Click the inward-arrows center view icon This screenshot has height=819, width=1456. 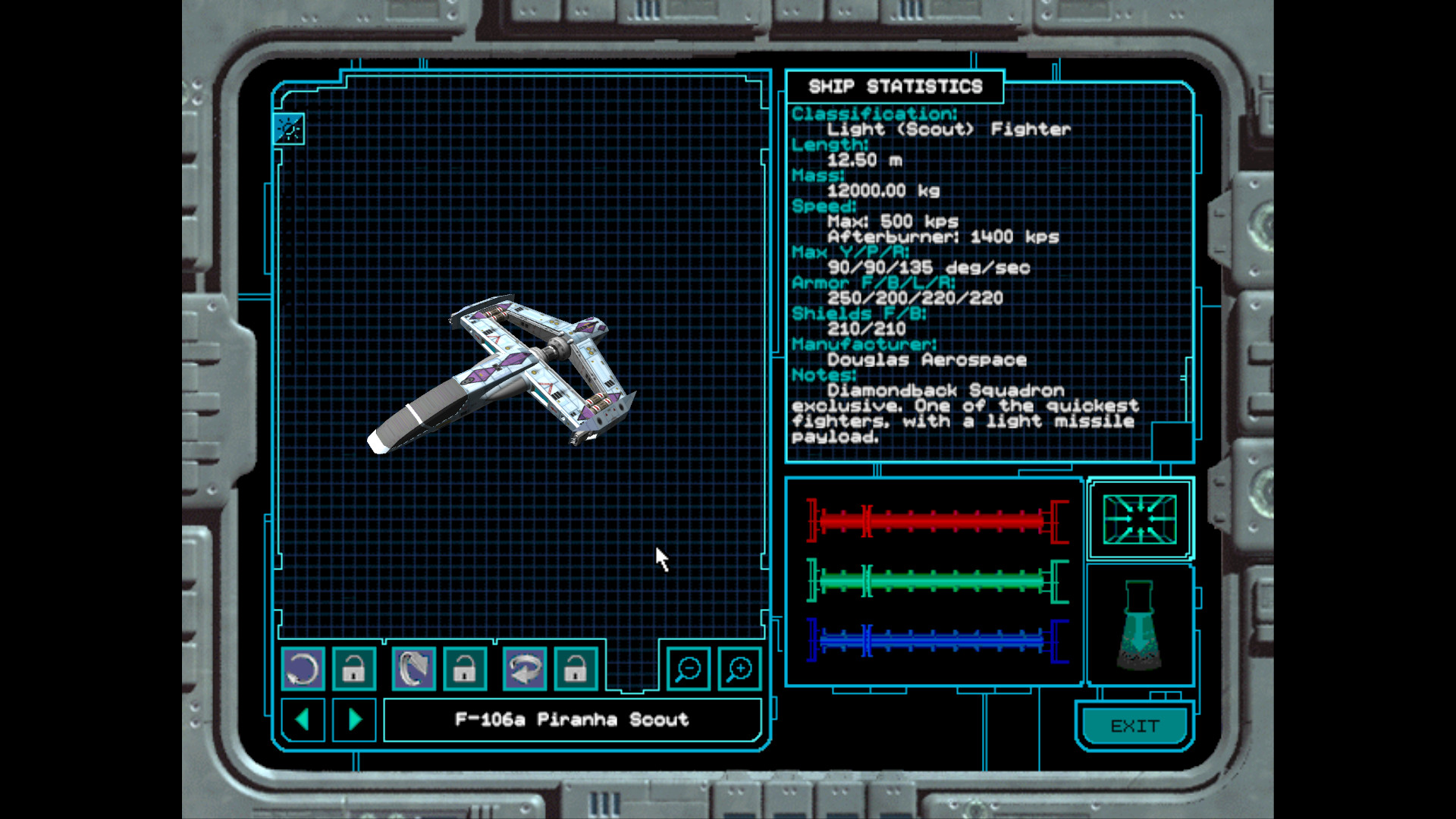[x=1139, y=519]
